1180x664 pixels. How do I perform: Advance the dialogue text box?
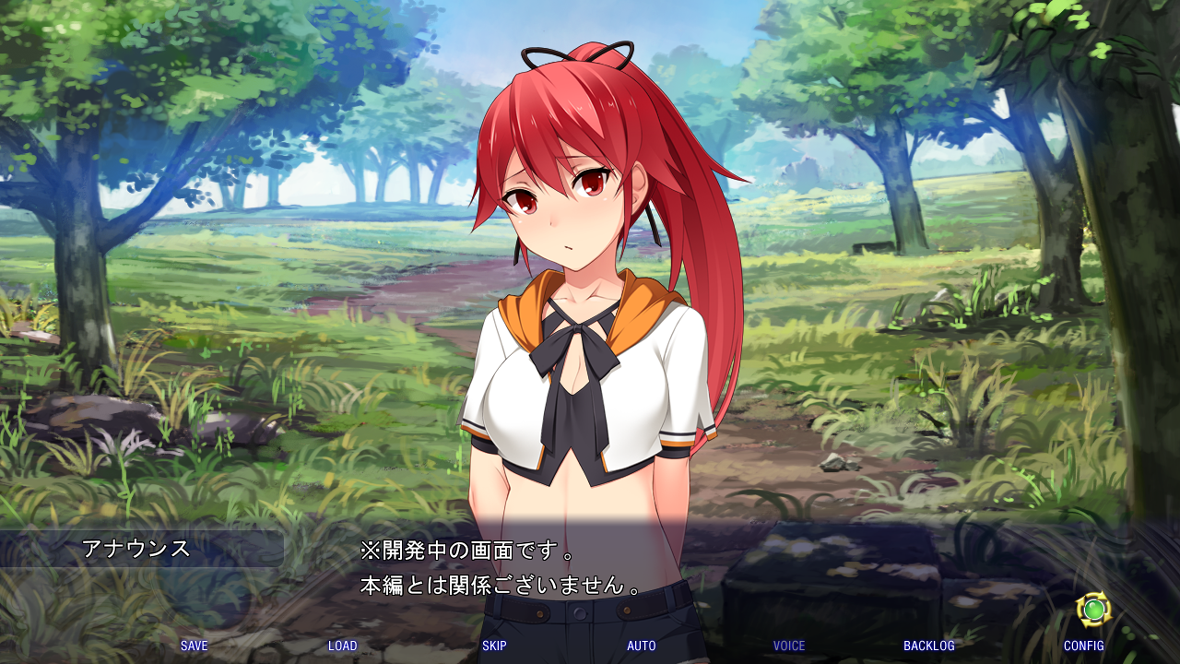click(x=600, y=568)
